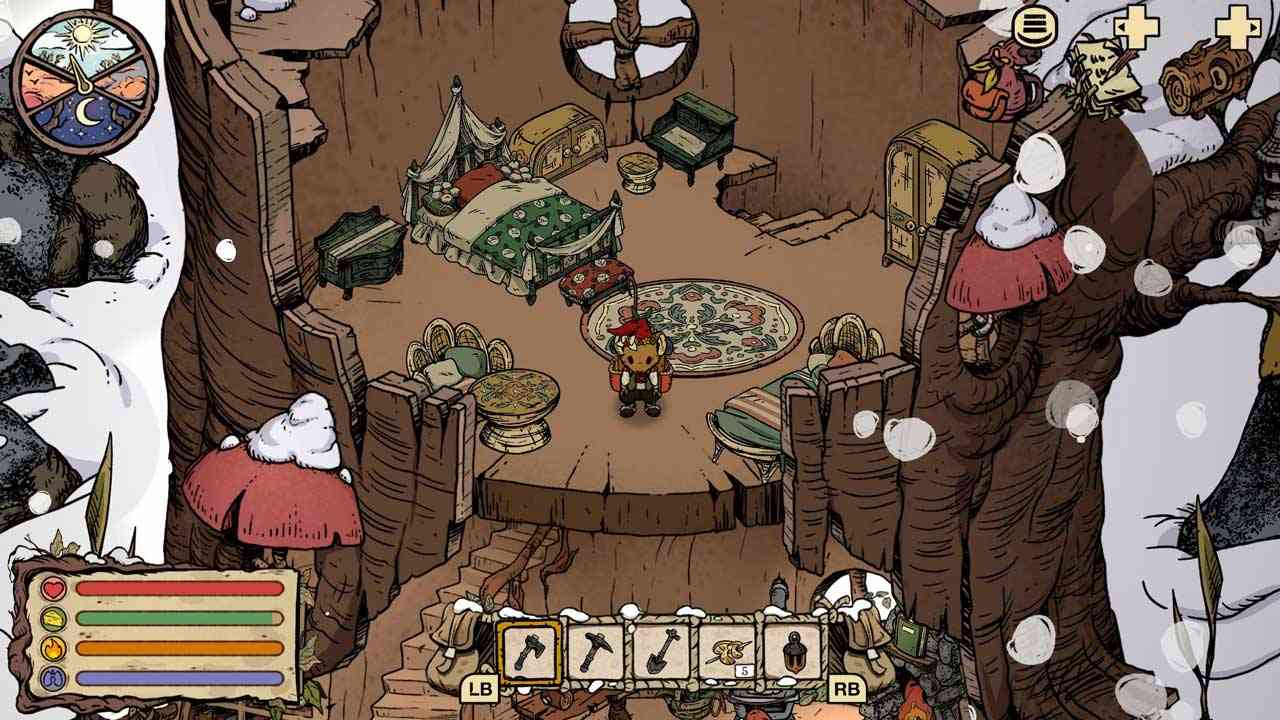
Task: Equip the lantern from the hotbar
Action: point(793,651)
